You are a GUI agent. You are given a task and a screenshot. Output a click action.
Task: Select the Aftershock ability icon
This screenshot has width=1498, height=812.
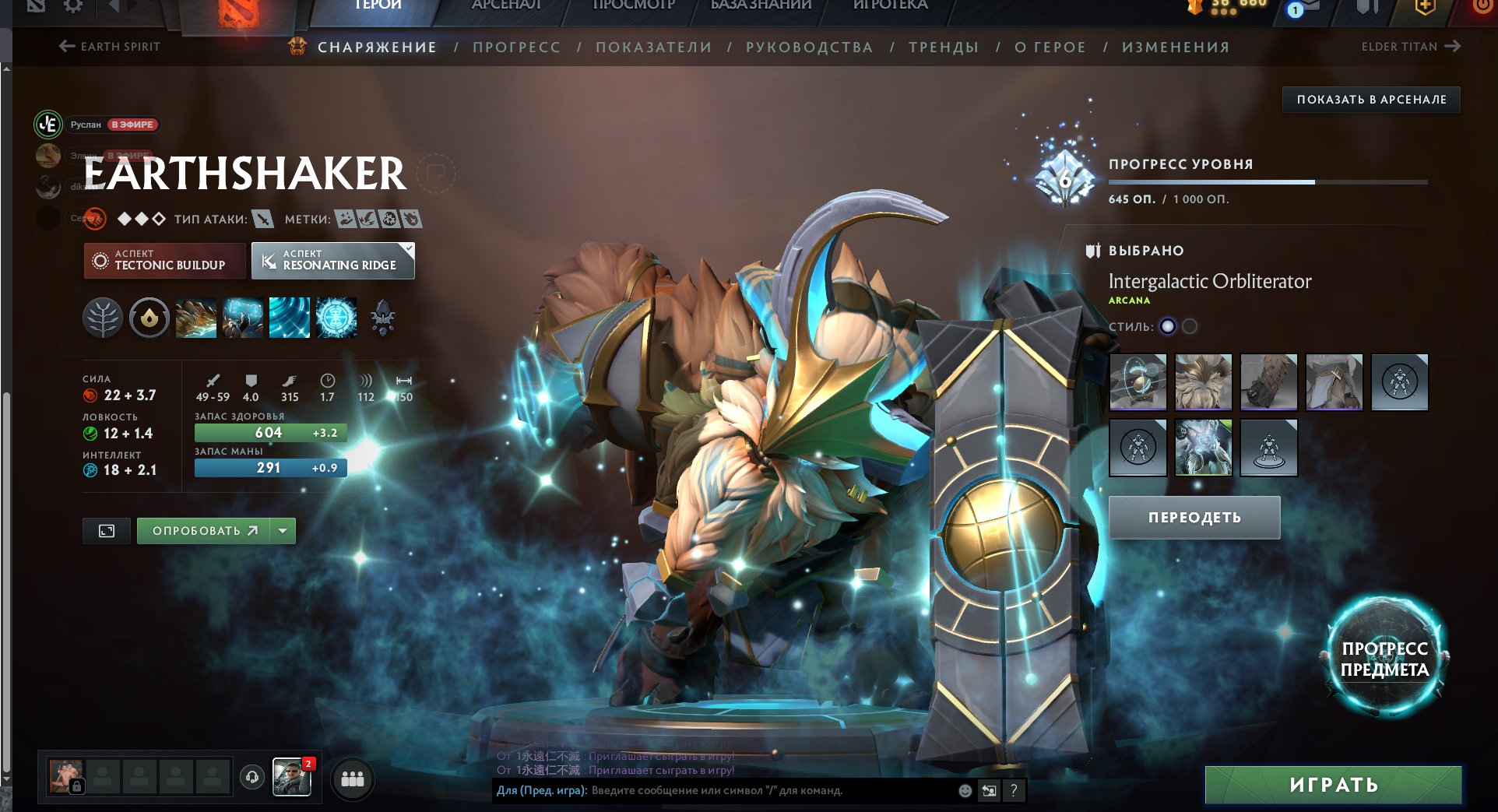coord(289,317)
